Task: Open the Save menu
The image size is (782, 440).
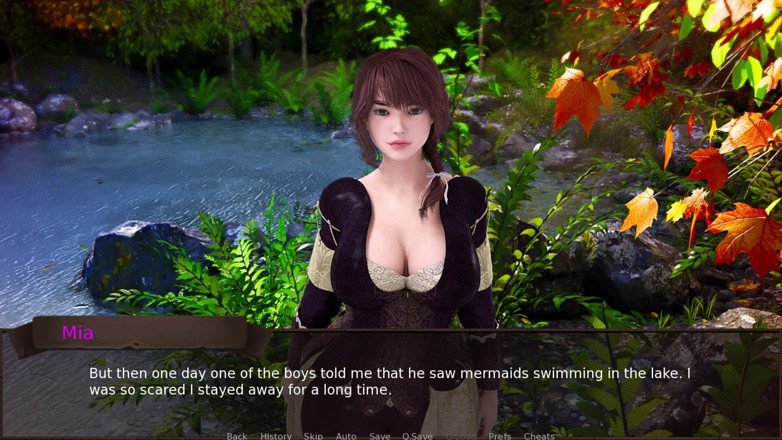Action: click(380, 435)
